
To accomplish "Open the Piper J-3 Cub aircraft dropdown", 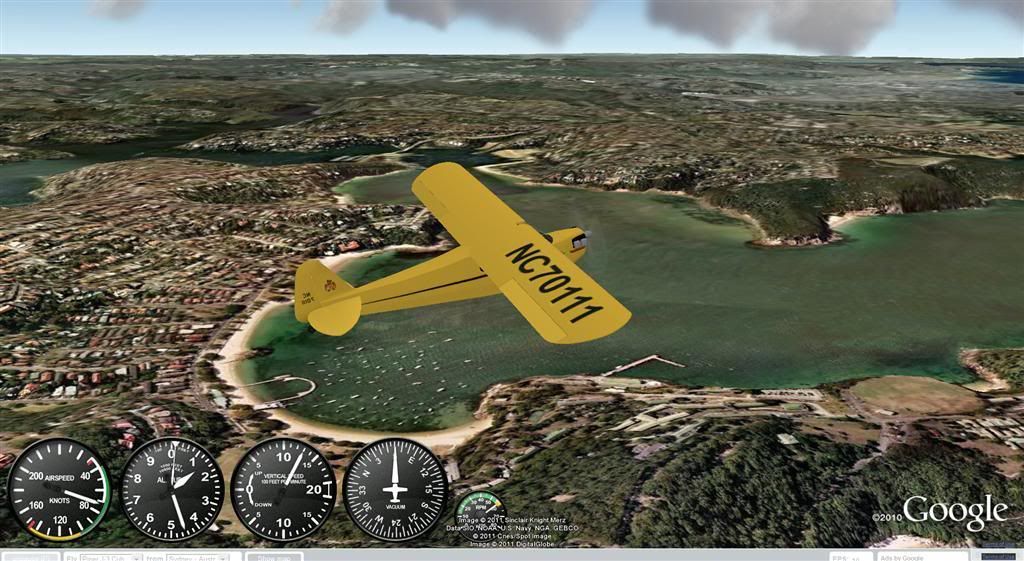I will click(x=111, y=557).
